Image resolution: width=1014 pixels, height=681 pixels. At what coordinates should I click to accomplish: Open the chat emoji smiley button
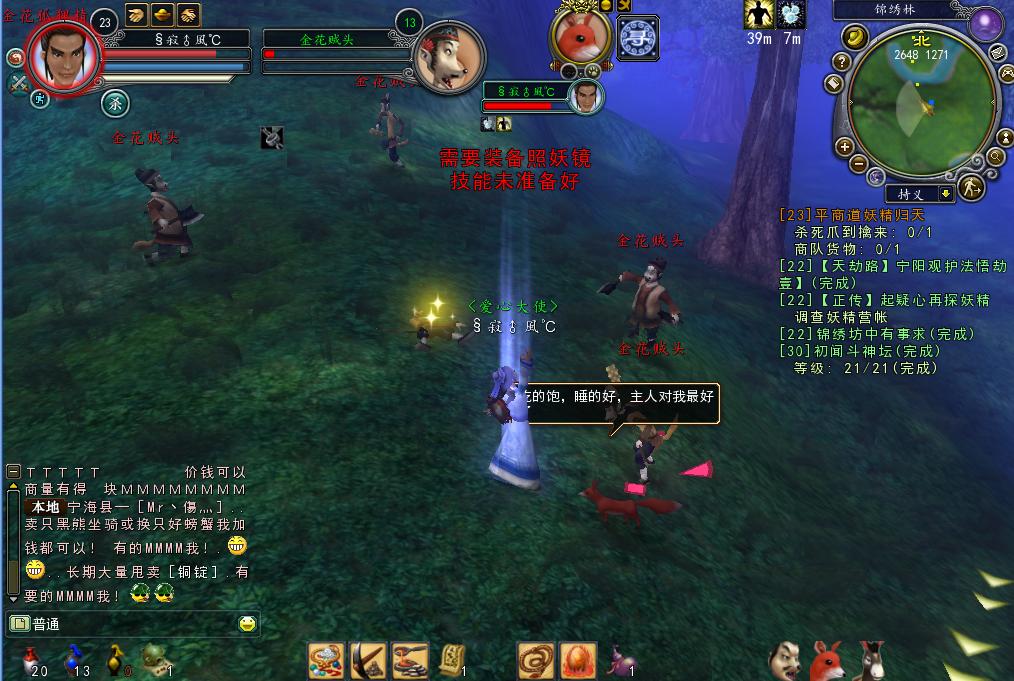pyautogui.click(x=247, y=624)
